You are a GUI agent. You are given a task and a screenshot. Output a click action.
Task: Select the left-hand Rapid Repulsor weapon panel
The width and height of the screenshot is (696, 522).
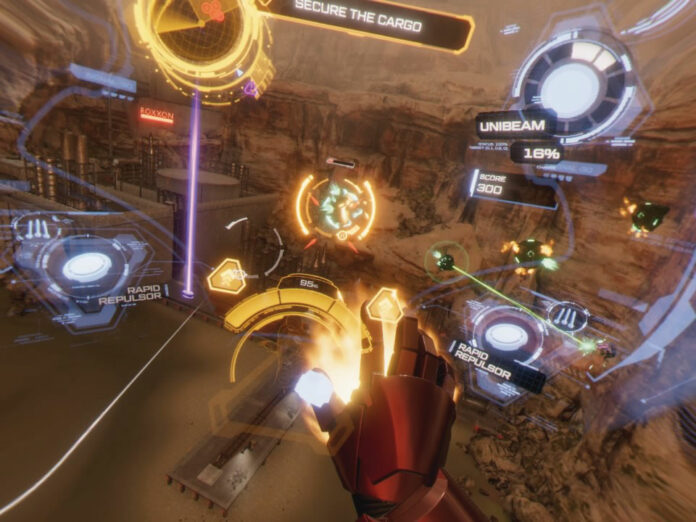(x=88, y=267)
